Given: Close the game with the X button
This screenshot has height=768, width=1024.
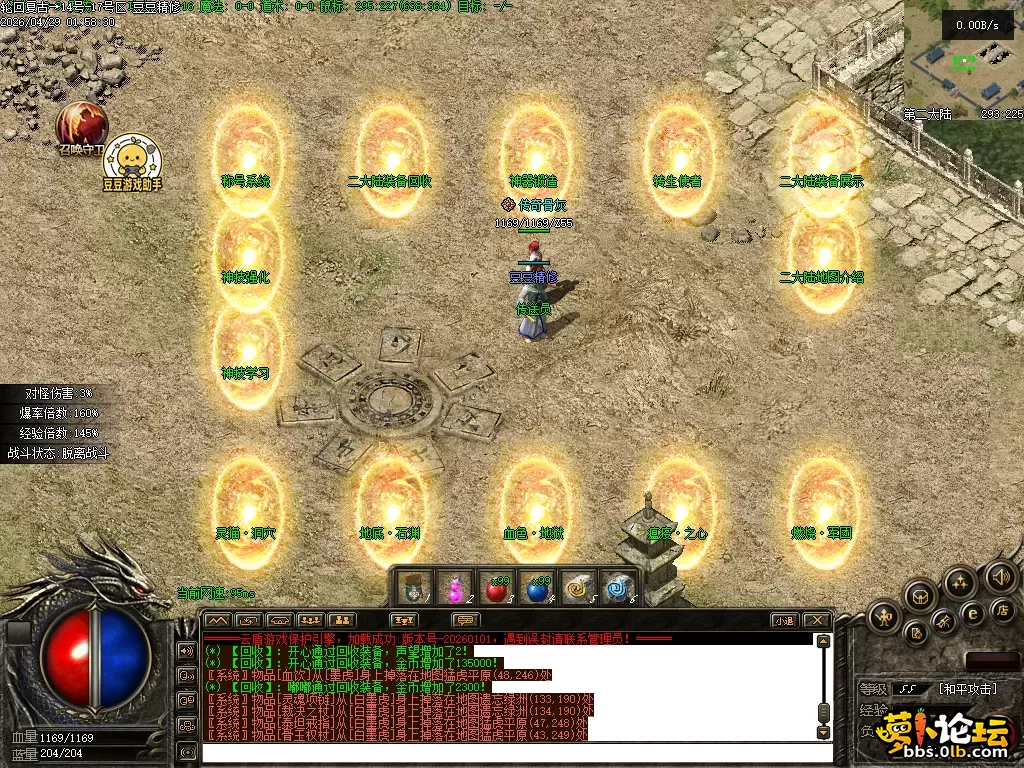Looking at the screenshot, I should [817, 621].
